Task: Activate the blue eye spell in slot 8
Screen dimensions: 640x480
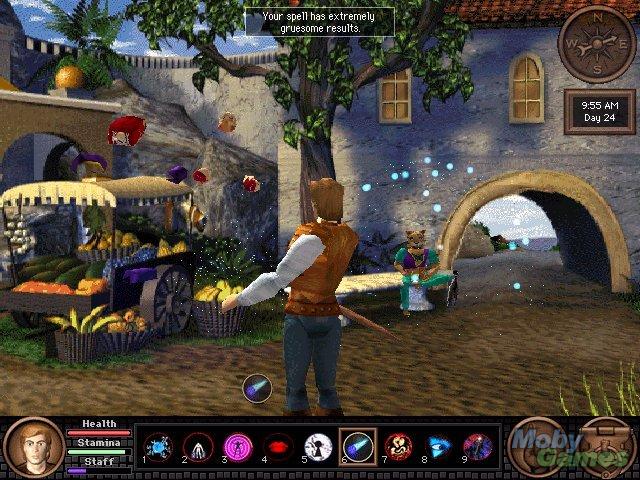Action: [438, 446]
